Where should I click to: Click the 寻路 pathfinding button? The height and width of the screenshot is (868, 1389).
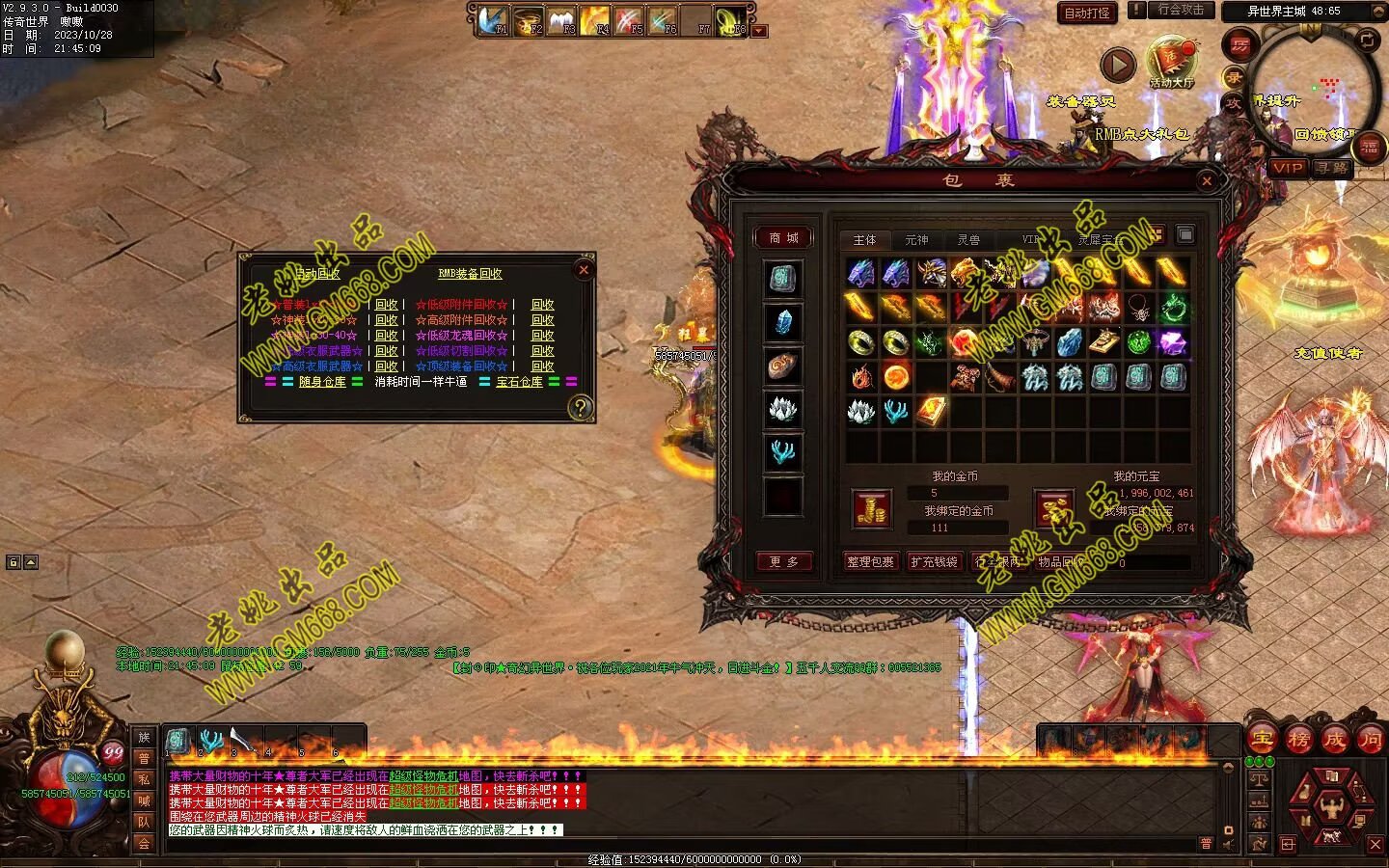coord(1332,168)
